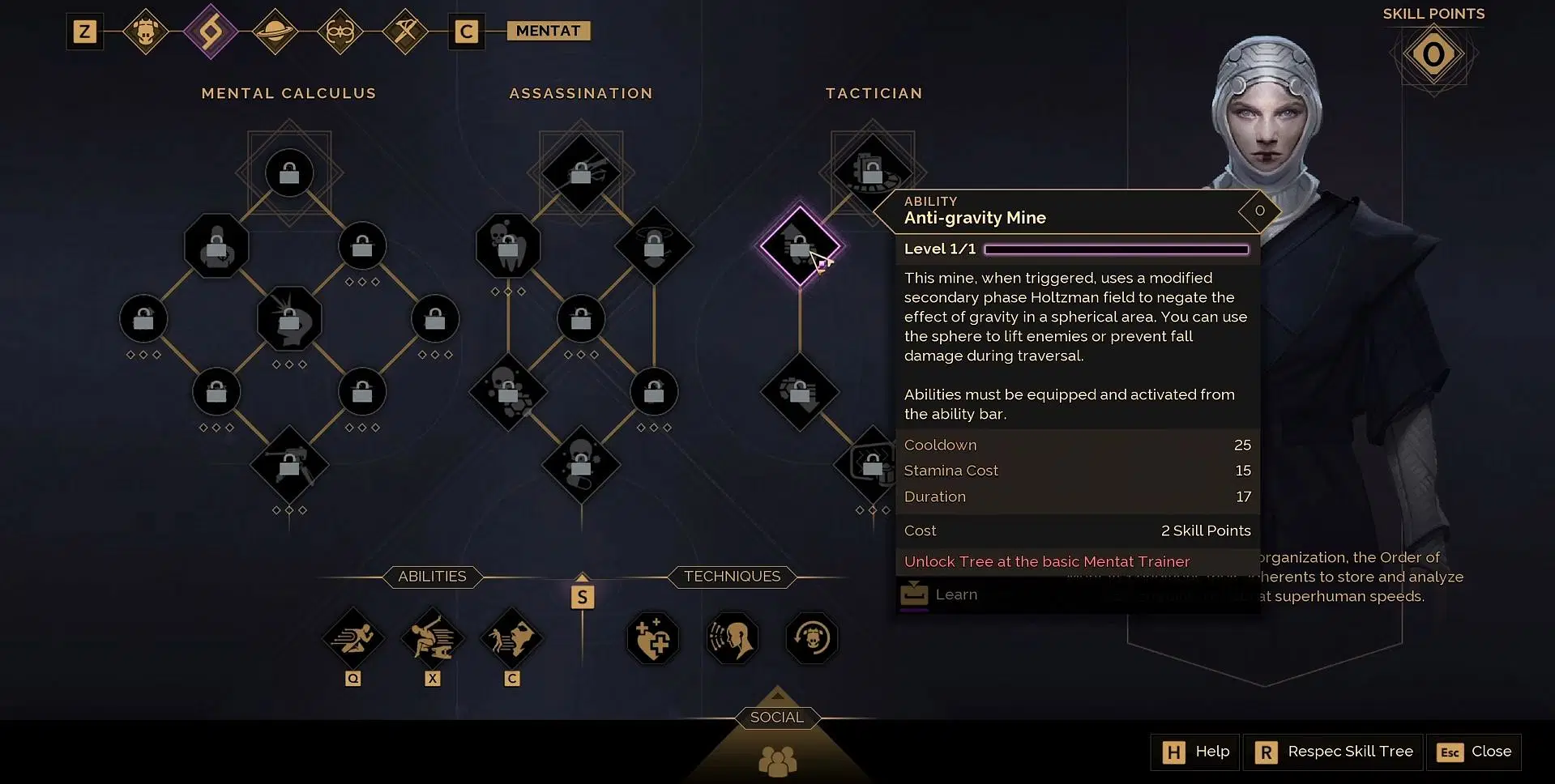Click Respec Skill Tree
The height and width of the screenshot is (784, 1555).
1334,752
